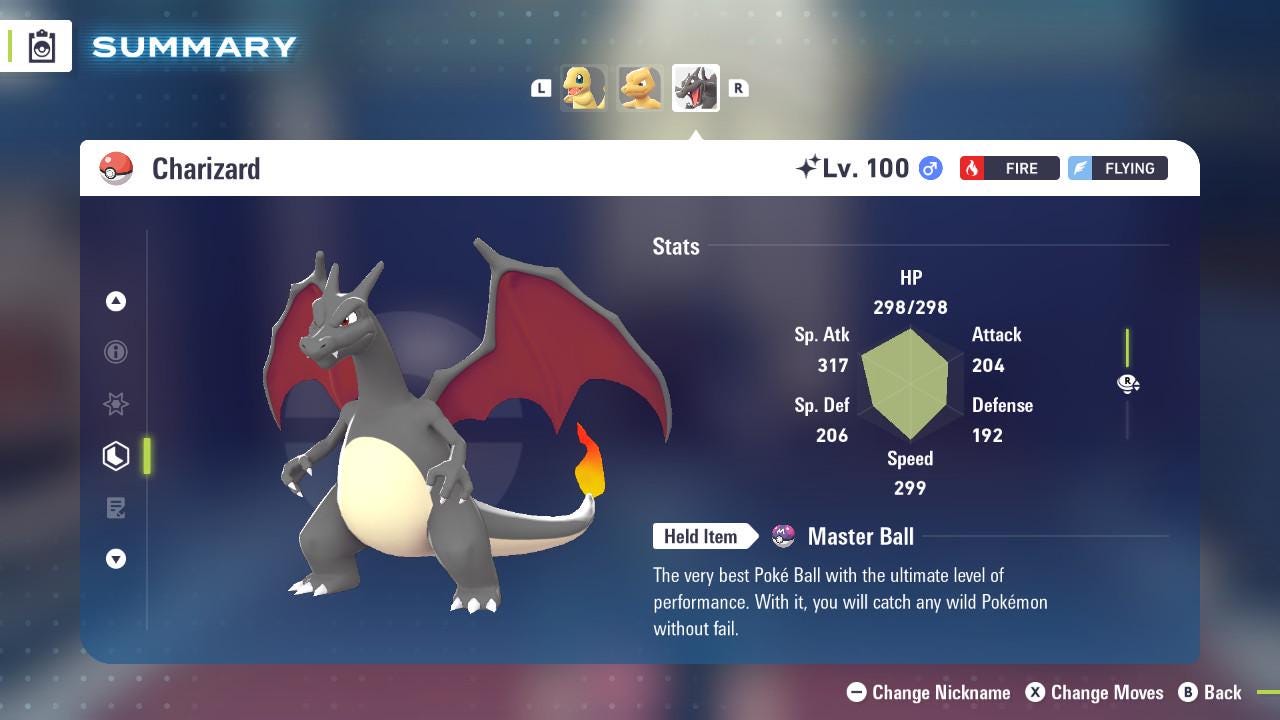Click the Poké Ball icon beside Charizard's name
Image resolution: width=1280 pixels, height=720 pixels.
tap(115, 168)
